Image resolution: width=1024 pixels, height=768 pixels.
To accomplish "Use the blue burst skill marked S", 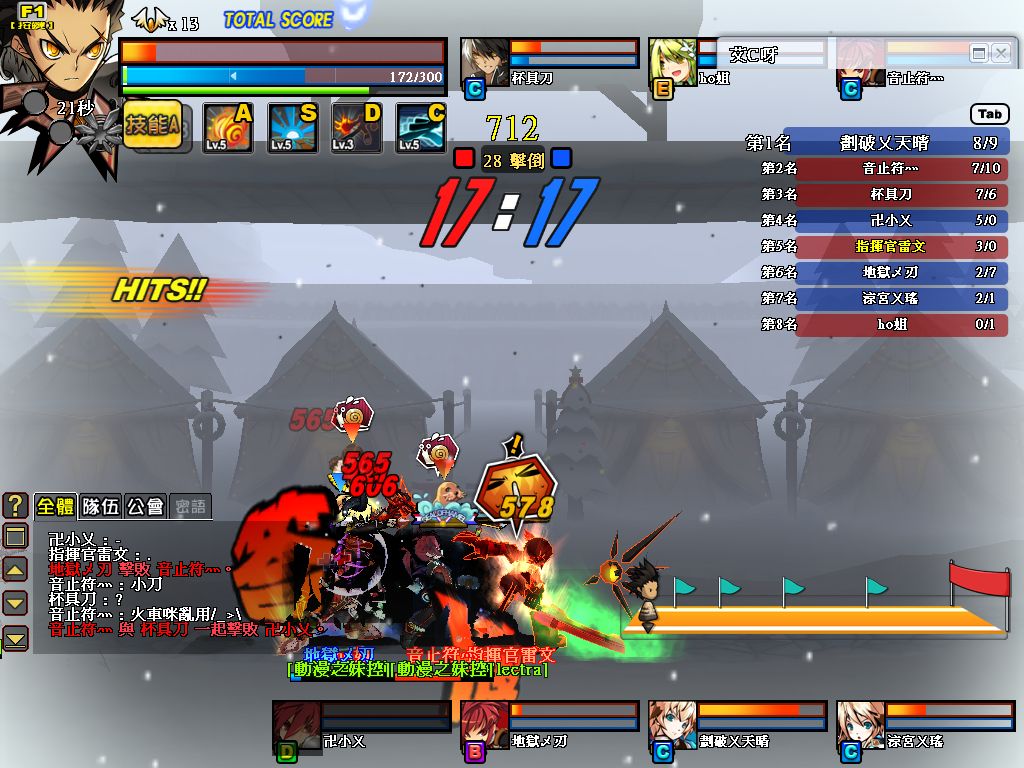I will [x=292, y=128].
